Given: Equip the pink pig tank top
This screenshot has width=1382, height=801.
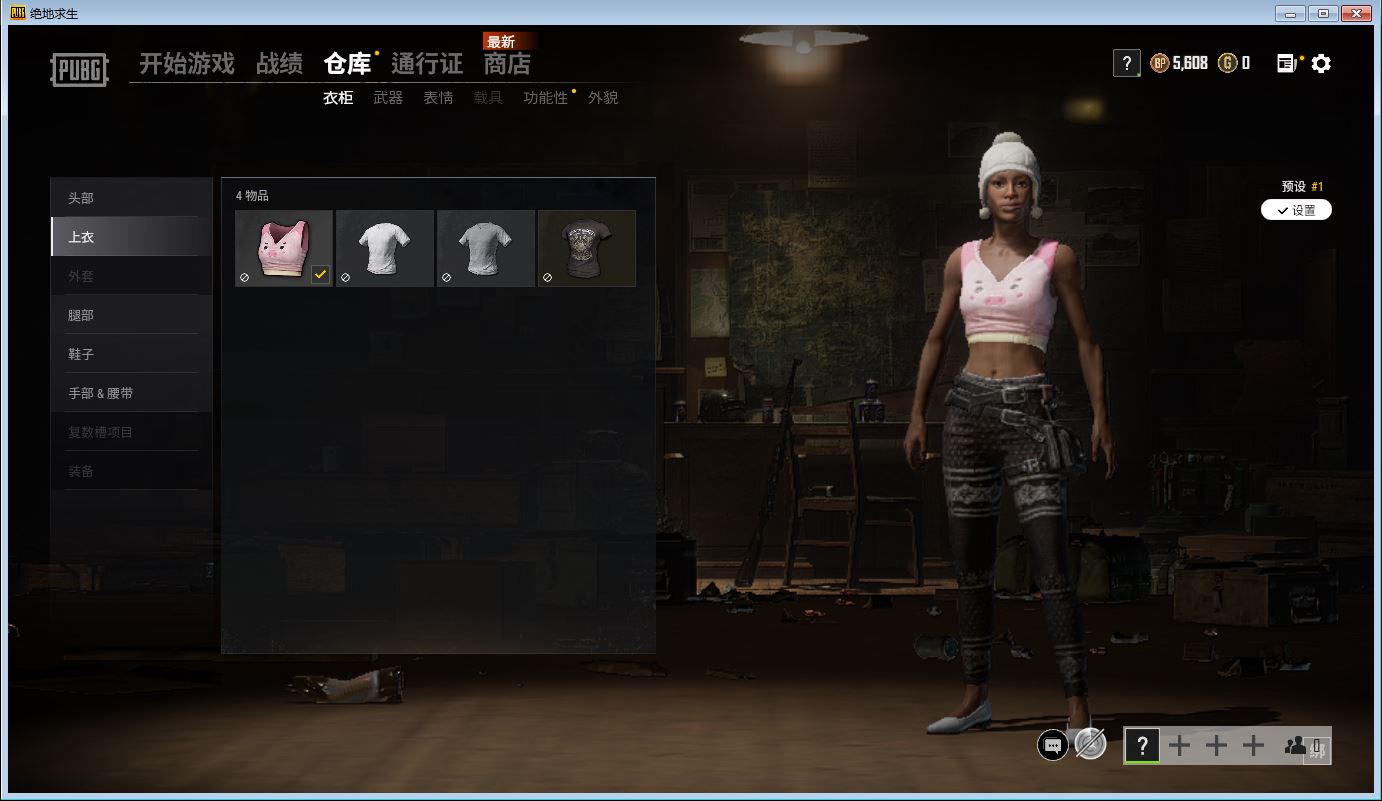Looking at the screenshot, I should click(284, 248).
